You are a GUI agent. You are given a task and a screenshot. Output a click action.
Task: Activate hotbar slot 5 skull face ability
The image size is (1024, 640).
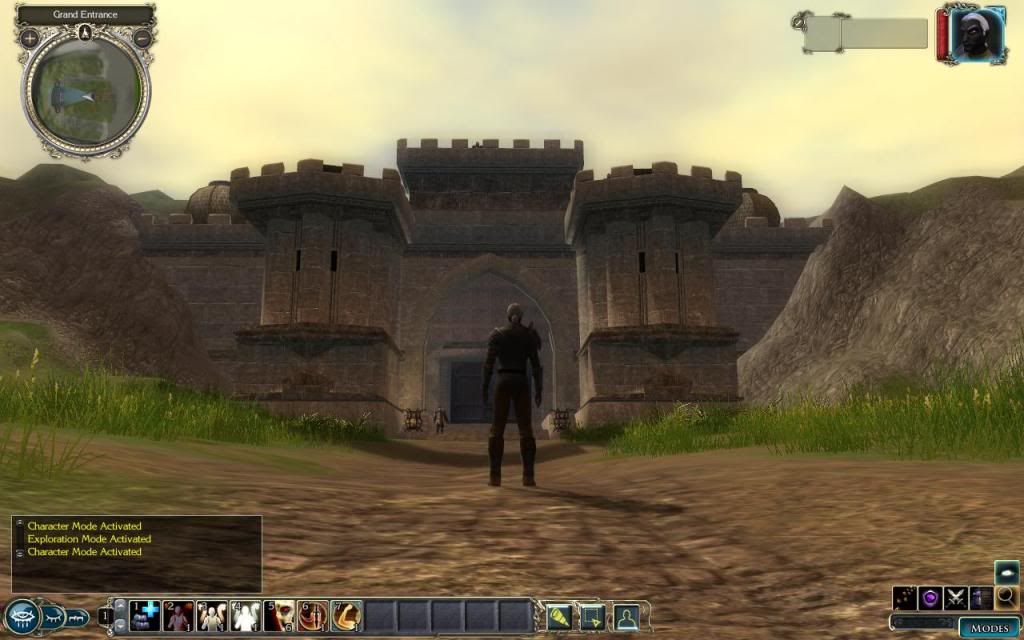pos(281,615)
